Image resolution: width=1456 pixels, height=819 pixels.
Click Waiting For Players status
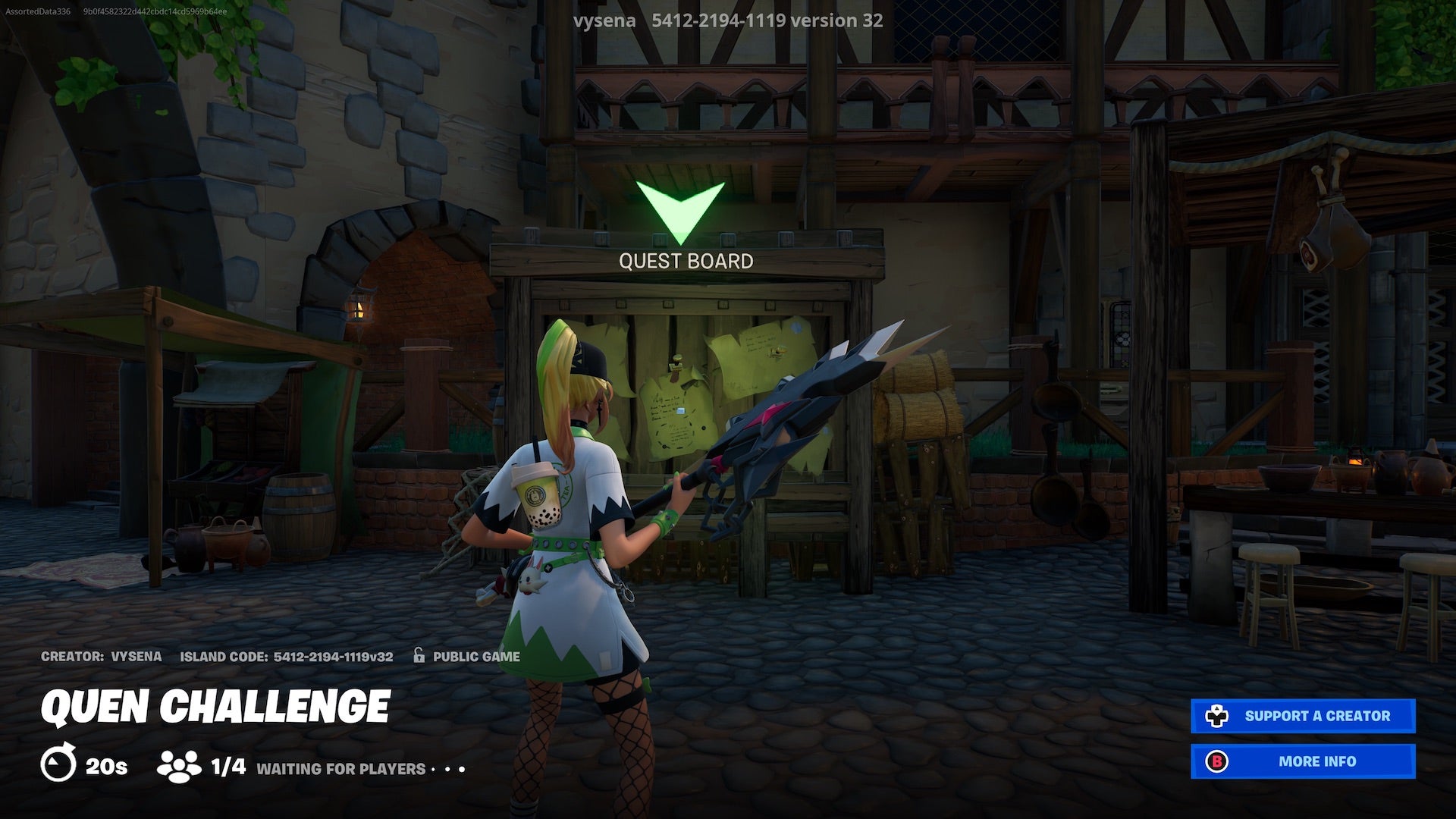tap(340, 768)
